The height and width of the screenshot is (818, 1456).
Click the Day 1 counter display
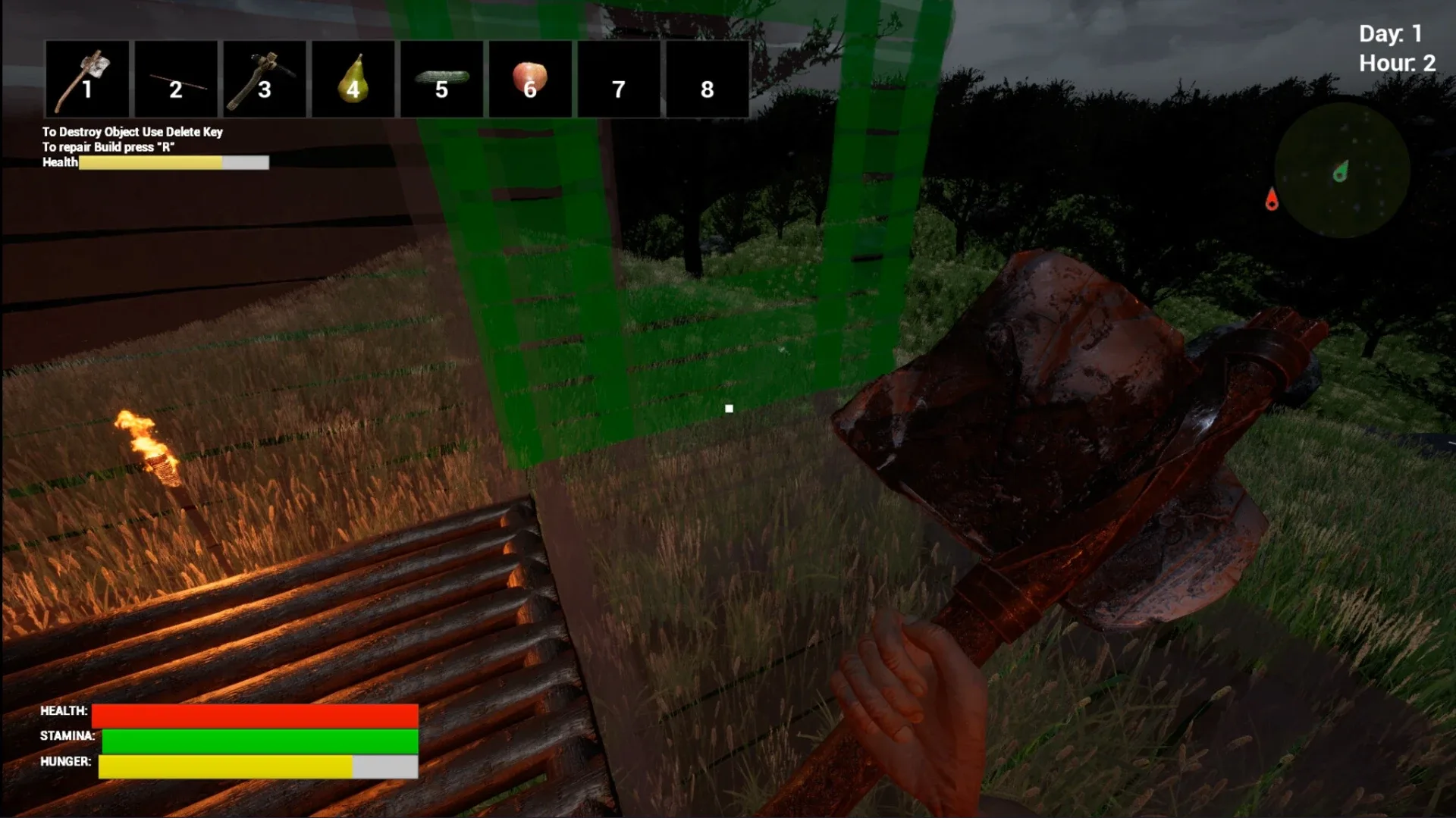[1392, 33]
